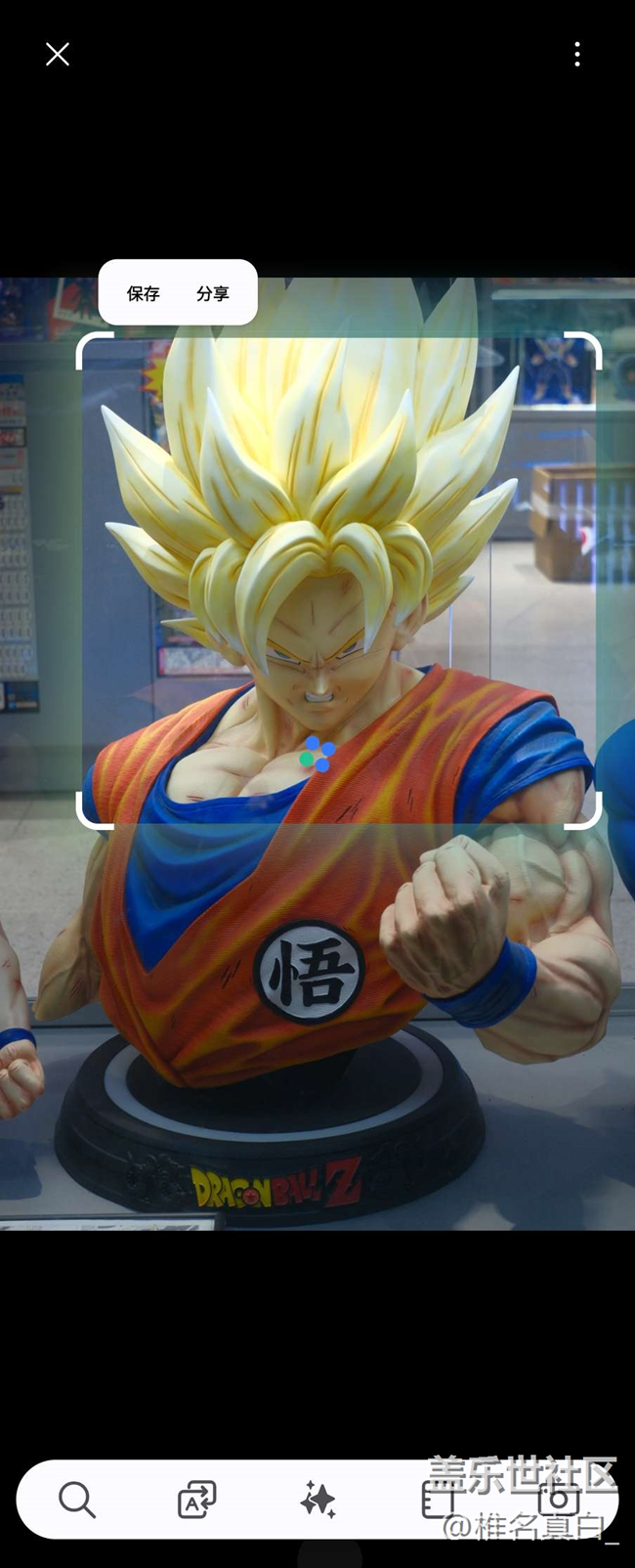Tap the 保存 save button
Screen dimensions: 635x1568
143,293
